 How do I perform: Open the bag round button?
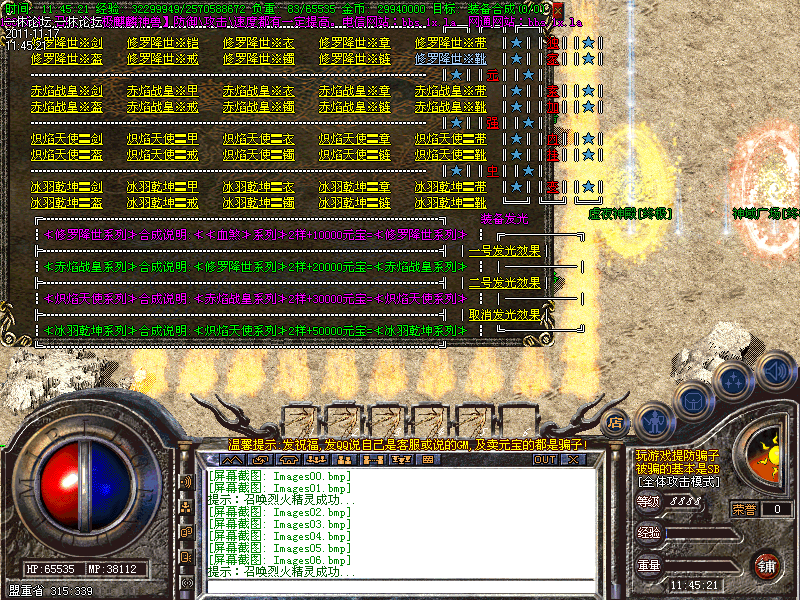[x=692, y=398]
